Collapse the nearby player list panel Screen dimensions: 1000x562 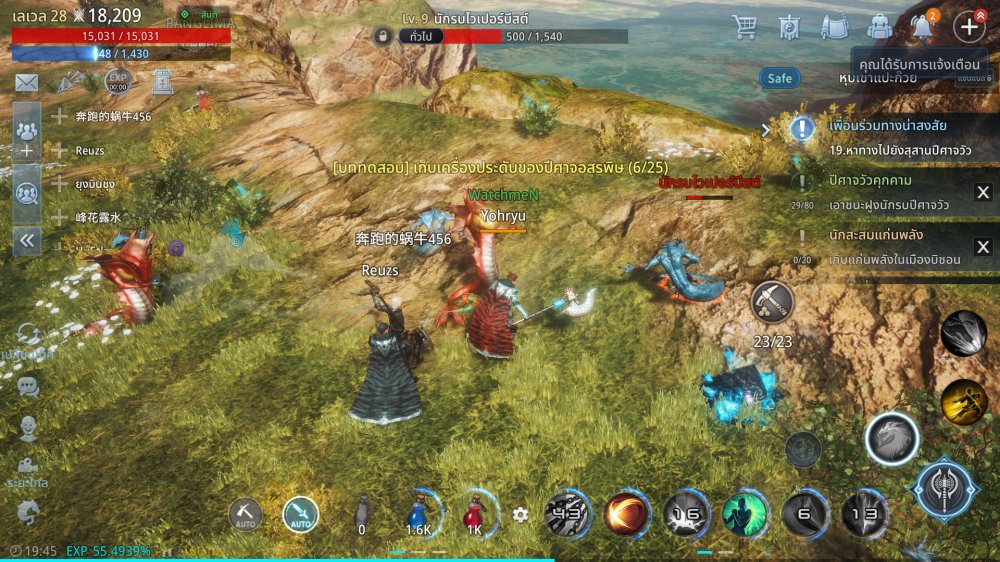(x=26, y=240)
